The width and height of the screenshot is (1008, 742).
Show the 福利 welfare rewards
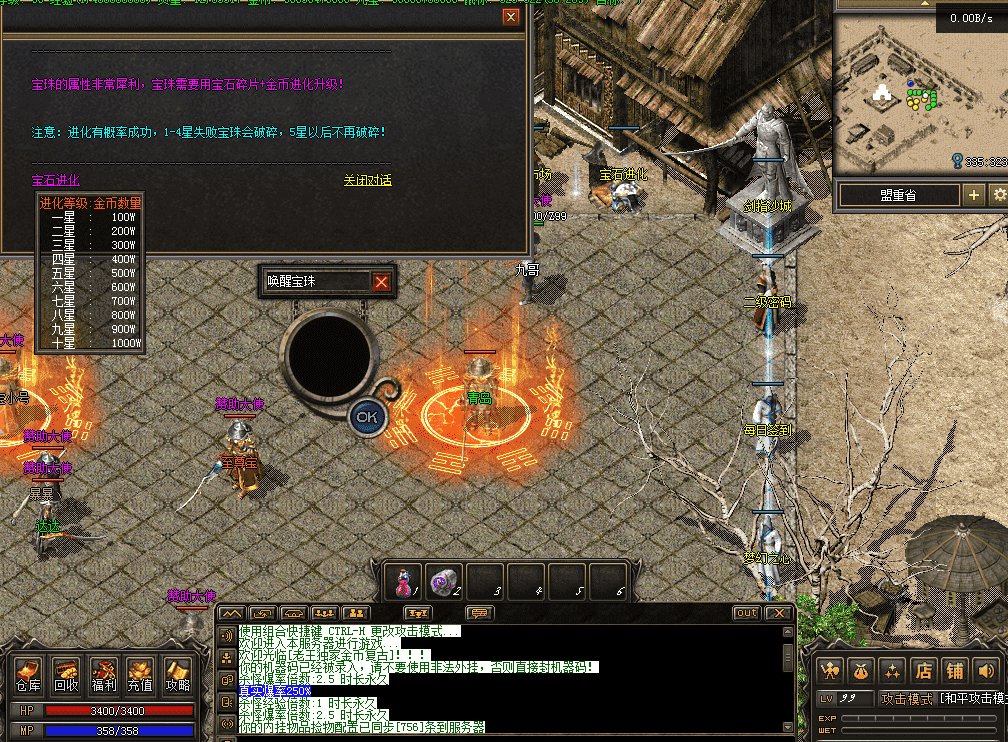[x=103, y=674]
